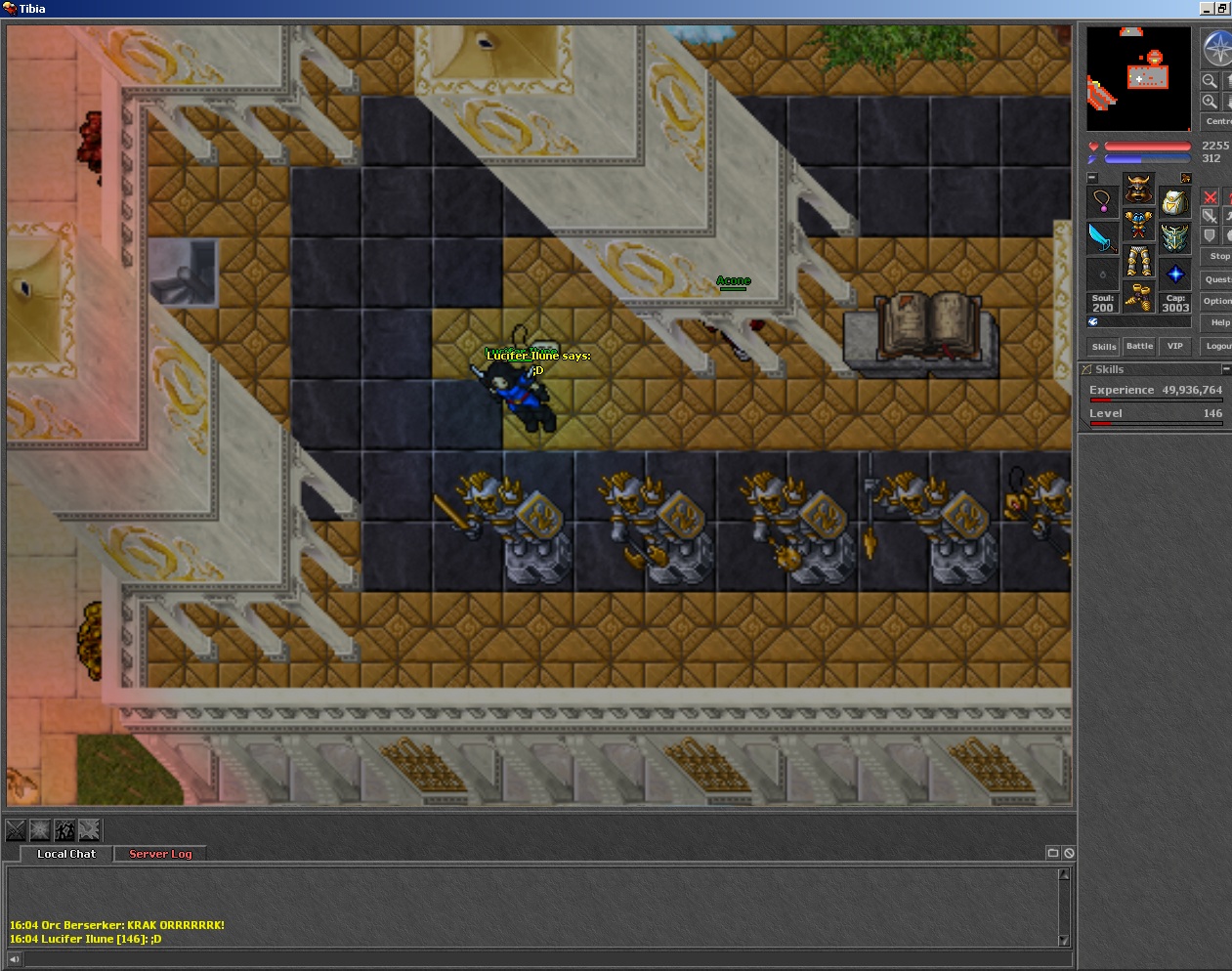This screenshot has width=1232, height=971.
Task: Click the minimap
Action: [1139, 79]
